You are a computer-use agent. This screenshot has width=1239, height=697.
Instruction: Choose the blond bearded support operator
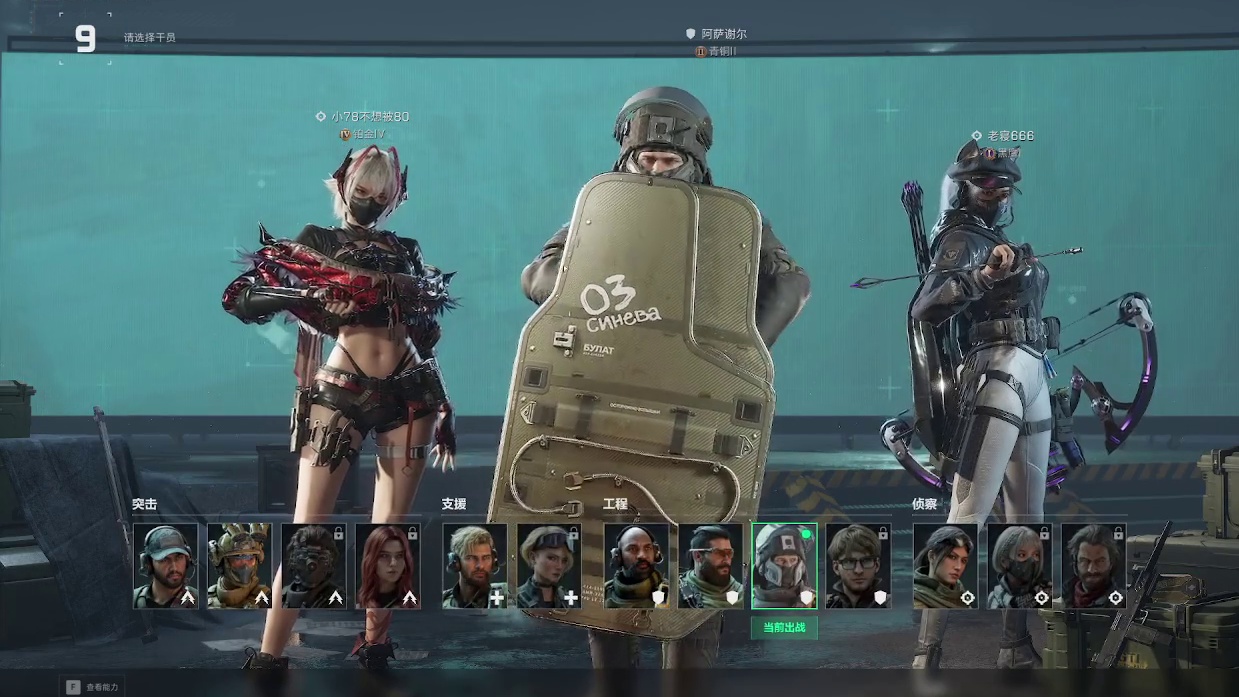coord(475,566)
